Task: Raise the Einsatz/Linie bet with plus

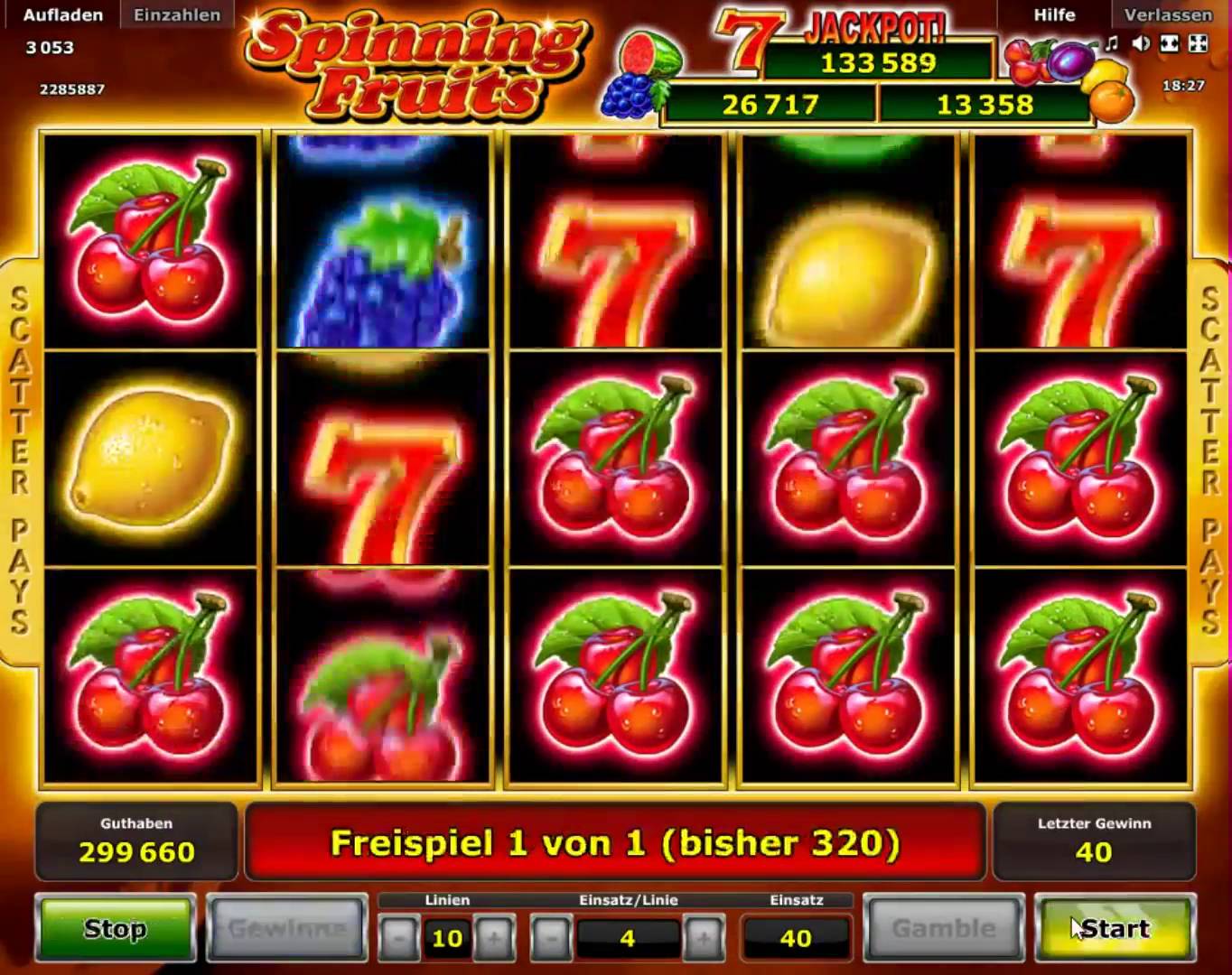Action: [x=704, y=939]
